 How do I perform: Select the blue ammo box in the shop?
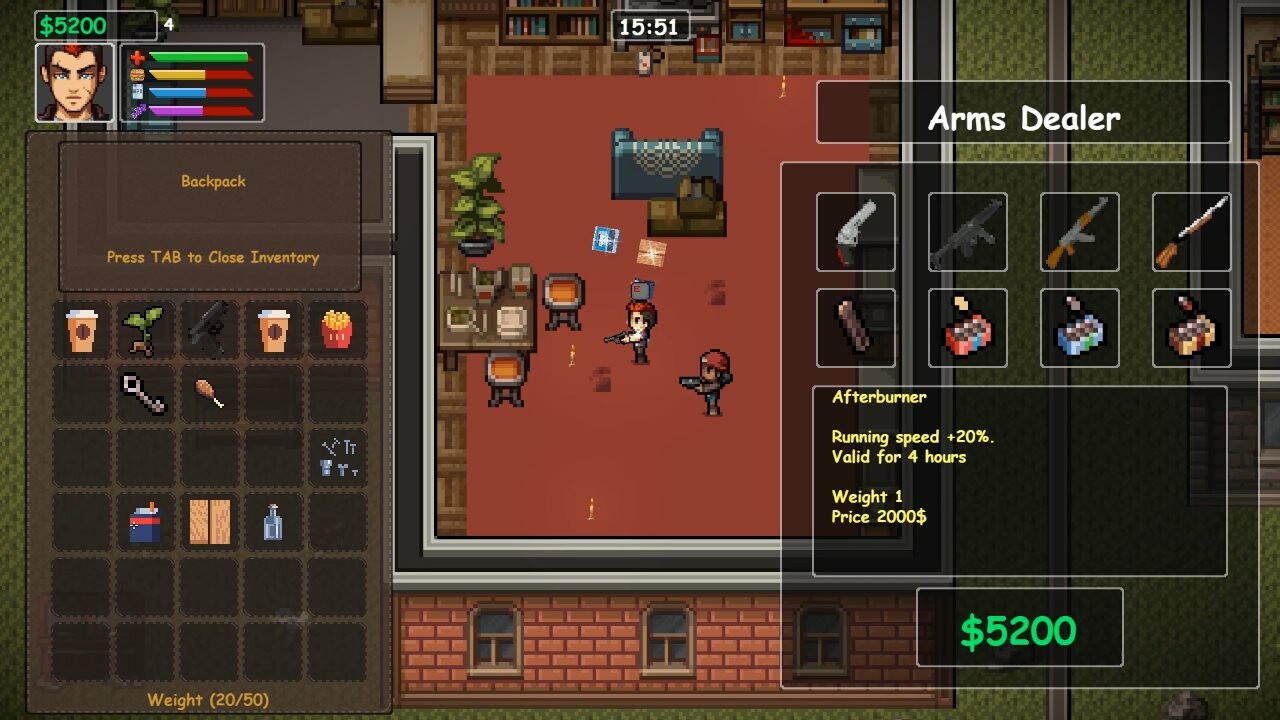pyautogui.click(x=1080, y=328)
